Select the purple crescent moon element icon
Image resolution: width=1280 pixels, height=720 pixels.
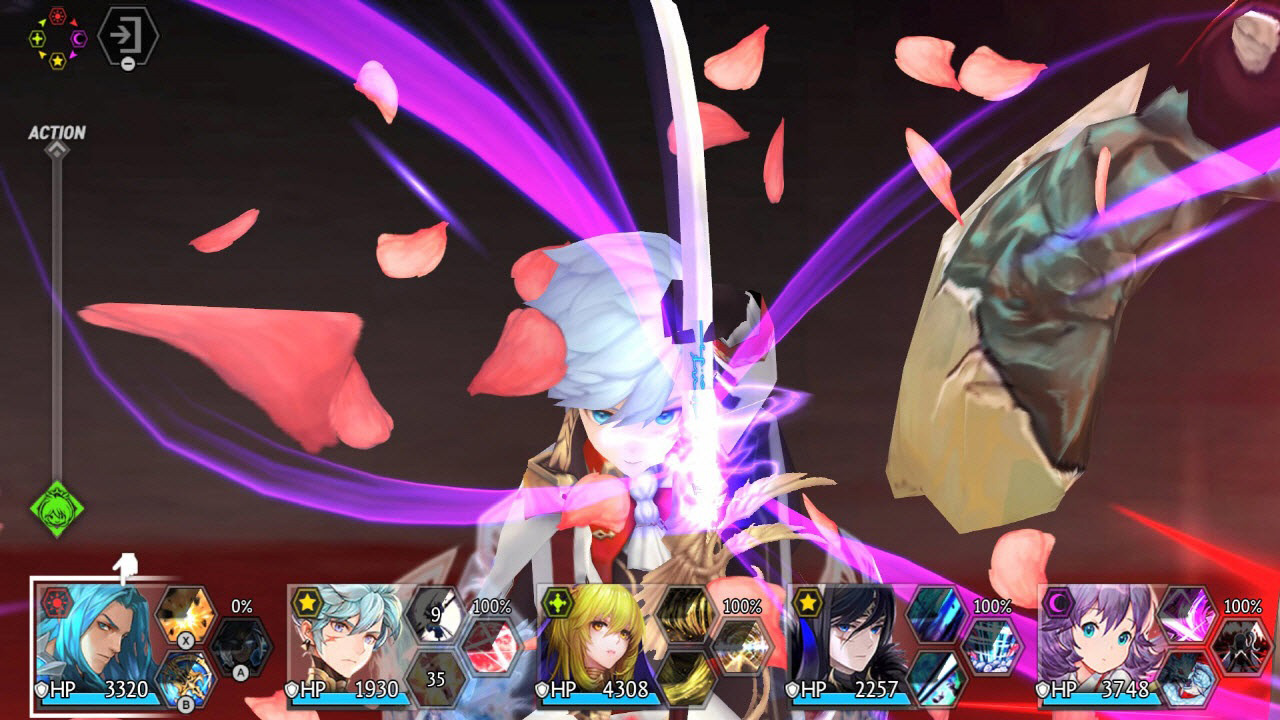point(78,38)
